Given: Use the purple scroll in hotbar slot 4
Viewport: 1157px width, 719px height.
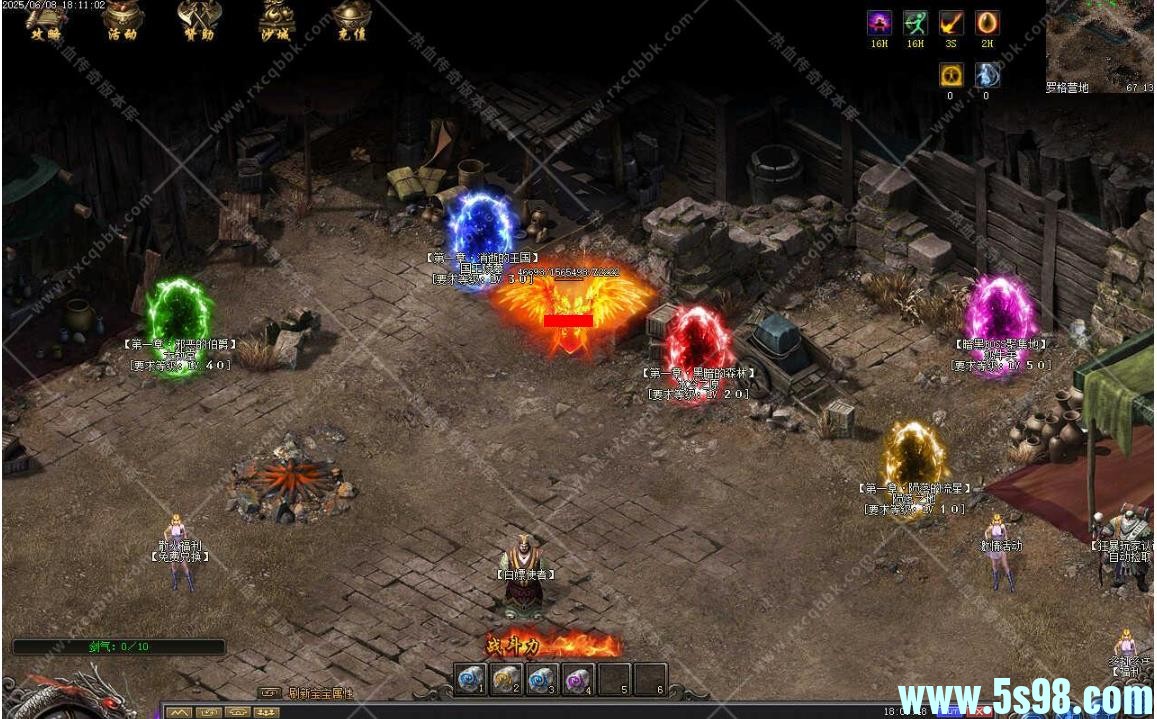Looking at the screenshot, I should point(578,679).
